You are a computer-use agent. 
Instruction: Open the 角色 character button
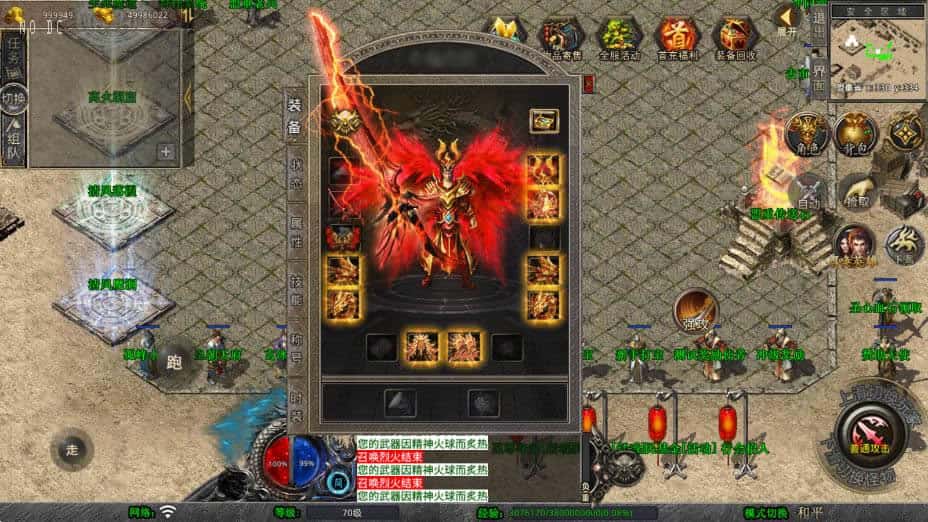(x=805, y=133)
